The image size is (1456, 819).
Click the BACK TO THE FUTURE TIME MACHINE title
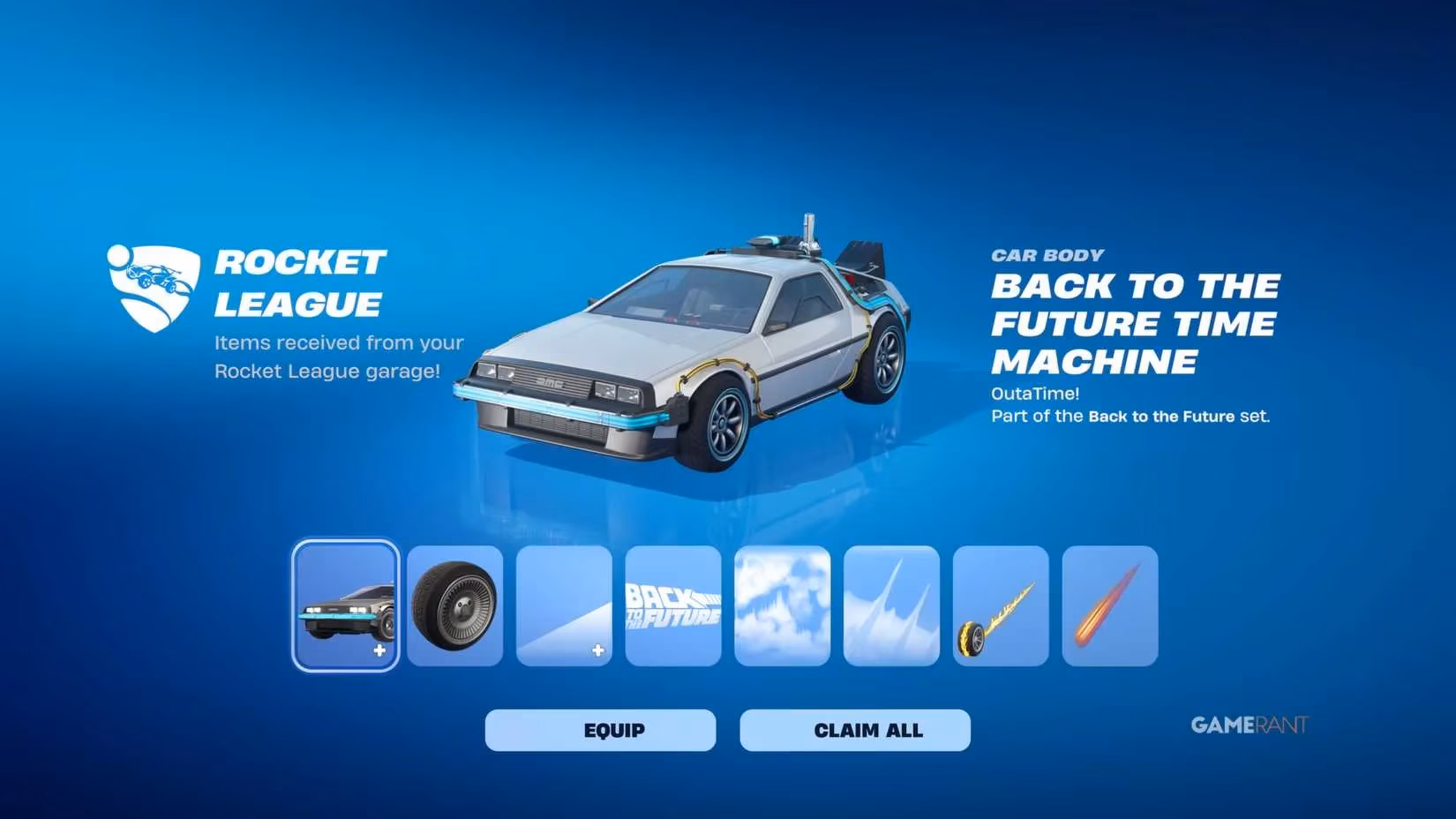pos(1136,323)
